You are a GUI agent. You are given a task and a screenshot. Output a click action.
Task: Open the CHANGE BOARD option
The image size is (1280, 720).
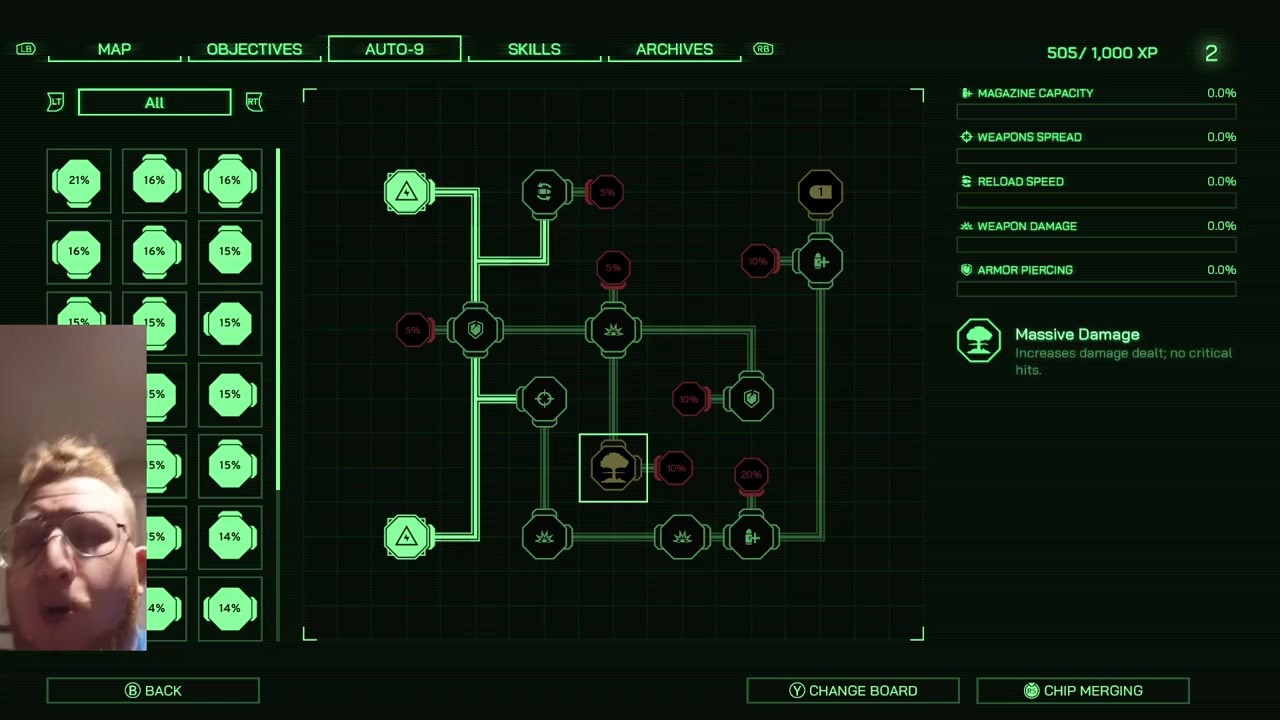853,690
